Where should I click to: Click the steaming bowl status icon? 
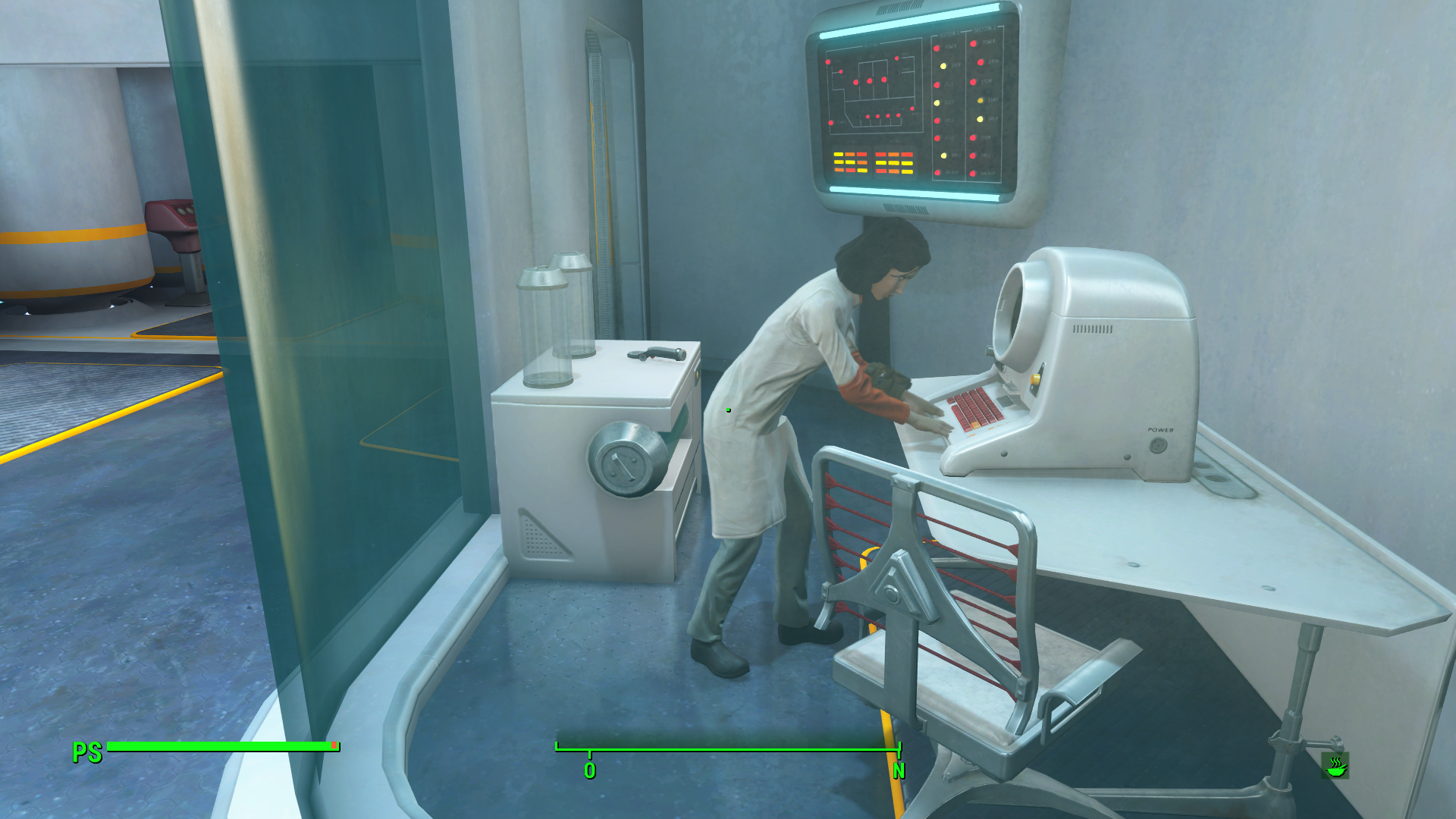(1335, 766)
